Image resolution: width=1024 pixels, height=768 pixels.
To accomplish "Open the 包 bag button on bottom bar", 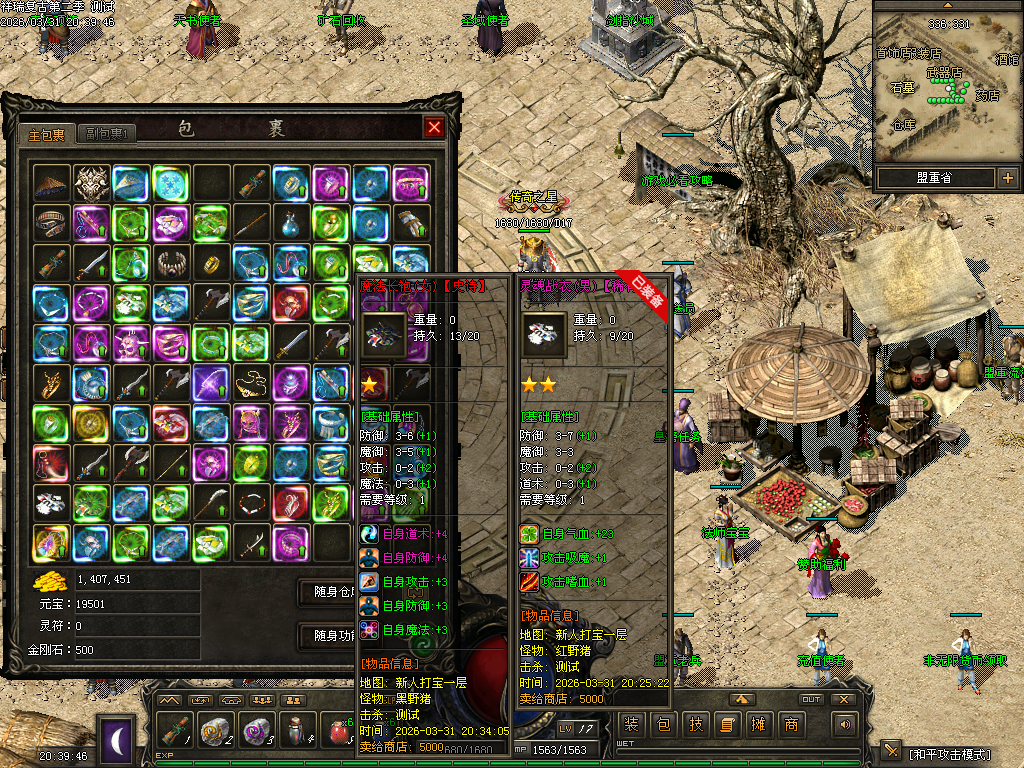I will coord(664,725).
